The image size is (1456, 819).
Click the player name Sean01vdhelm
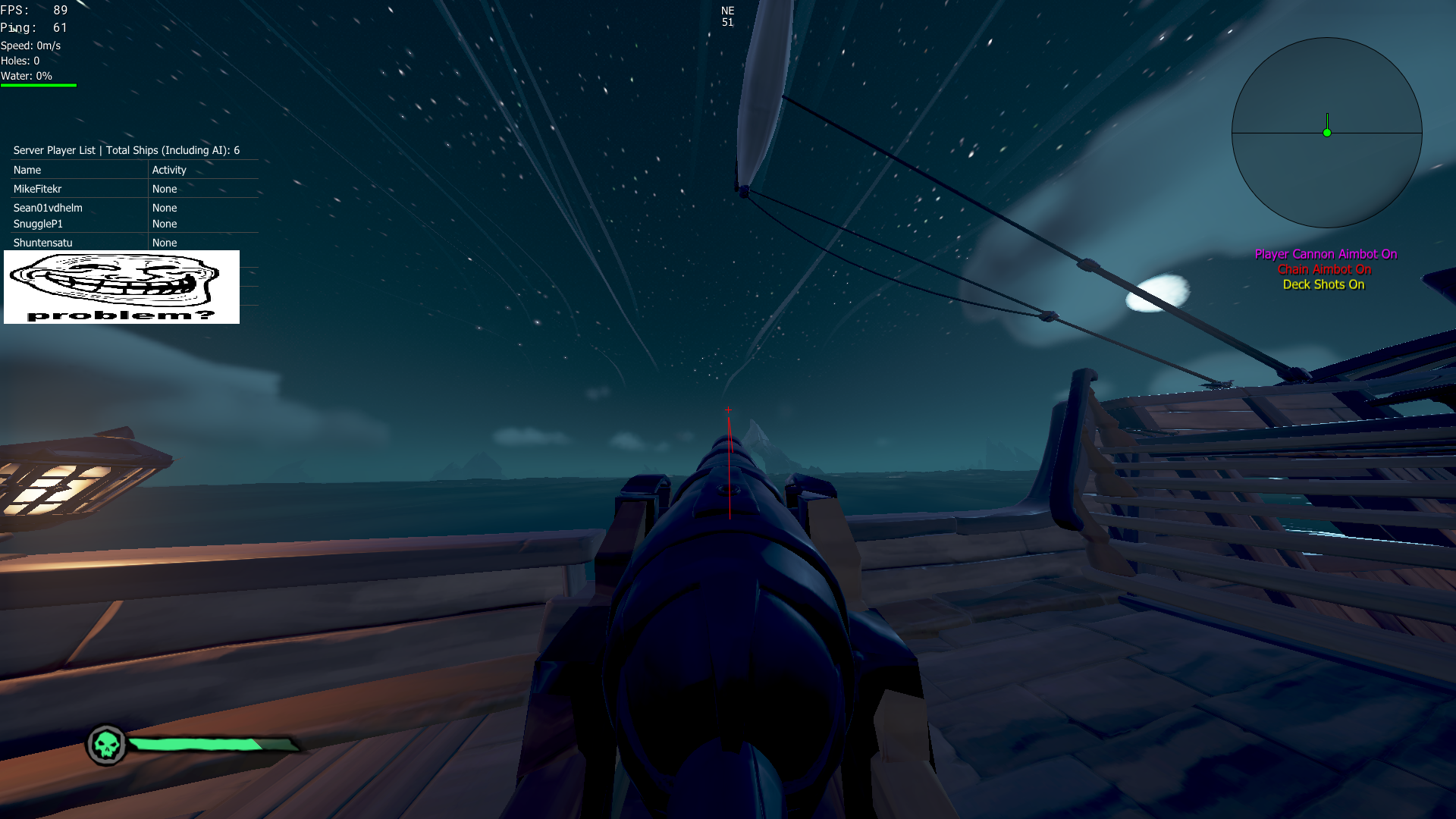pos(47,208)
